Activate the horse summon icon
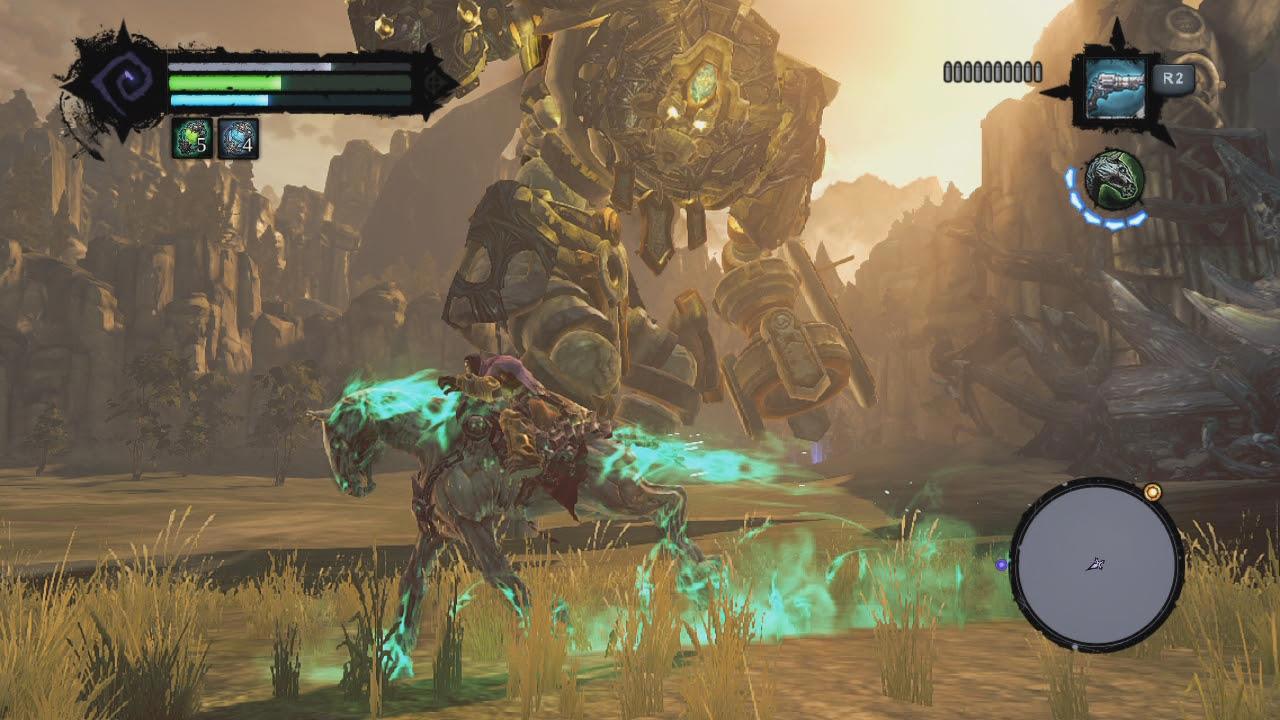Viewport: 1280px width, 720px height. [1113, 180]
